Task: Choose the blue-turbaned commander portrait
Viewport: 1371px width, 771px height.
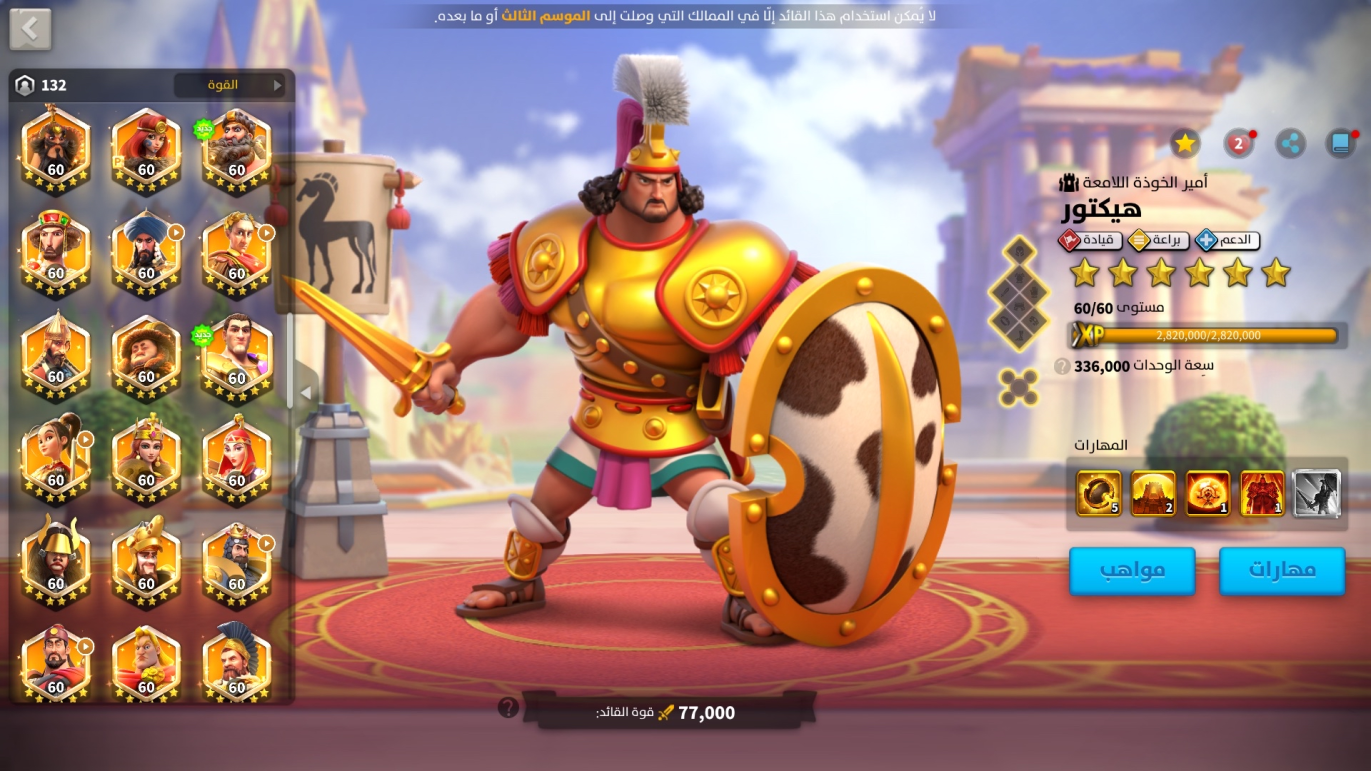Action: click(146, 252)
